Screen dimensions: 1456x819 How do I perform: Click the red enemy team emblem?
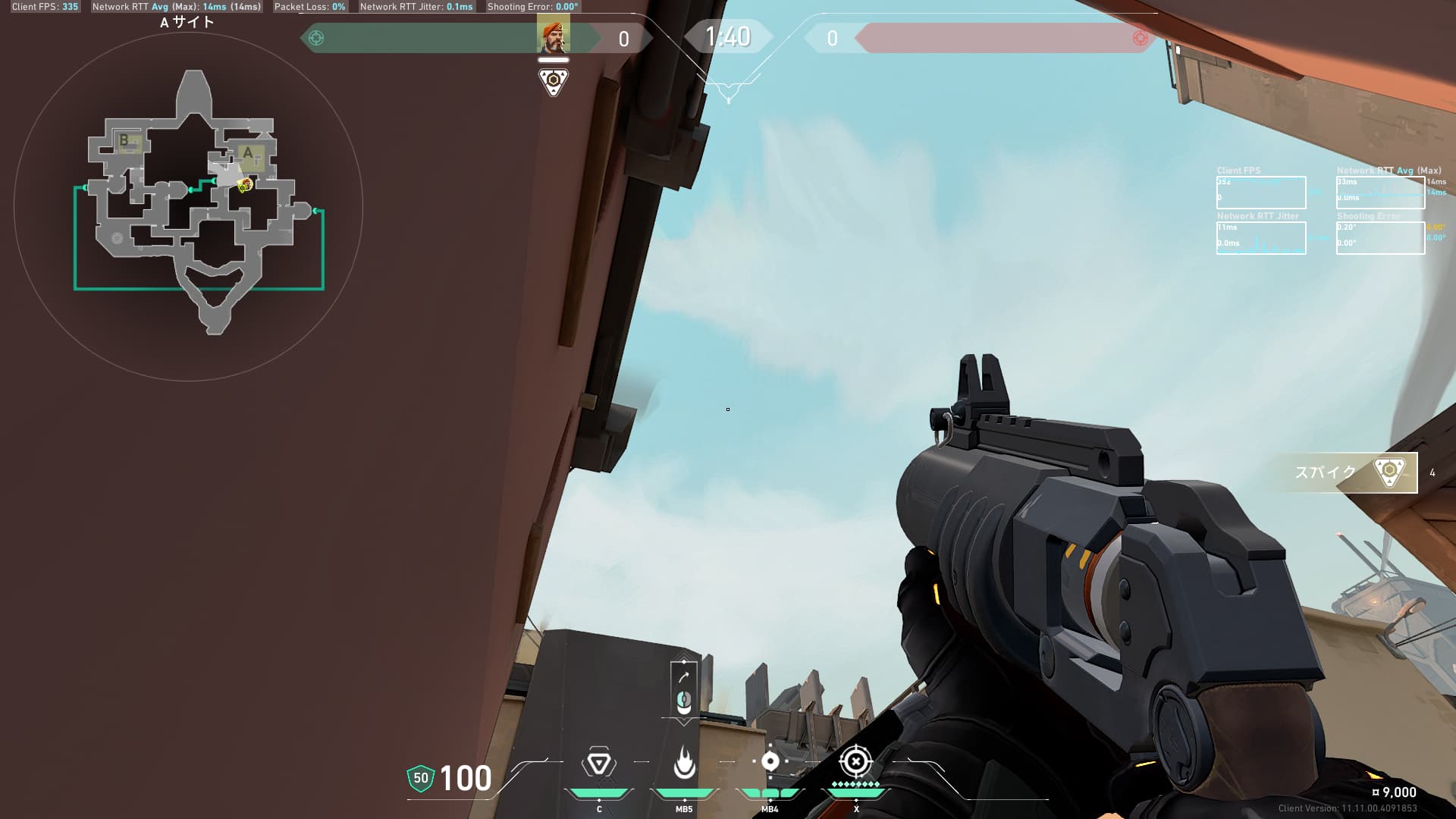click(1139, 38)
